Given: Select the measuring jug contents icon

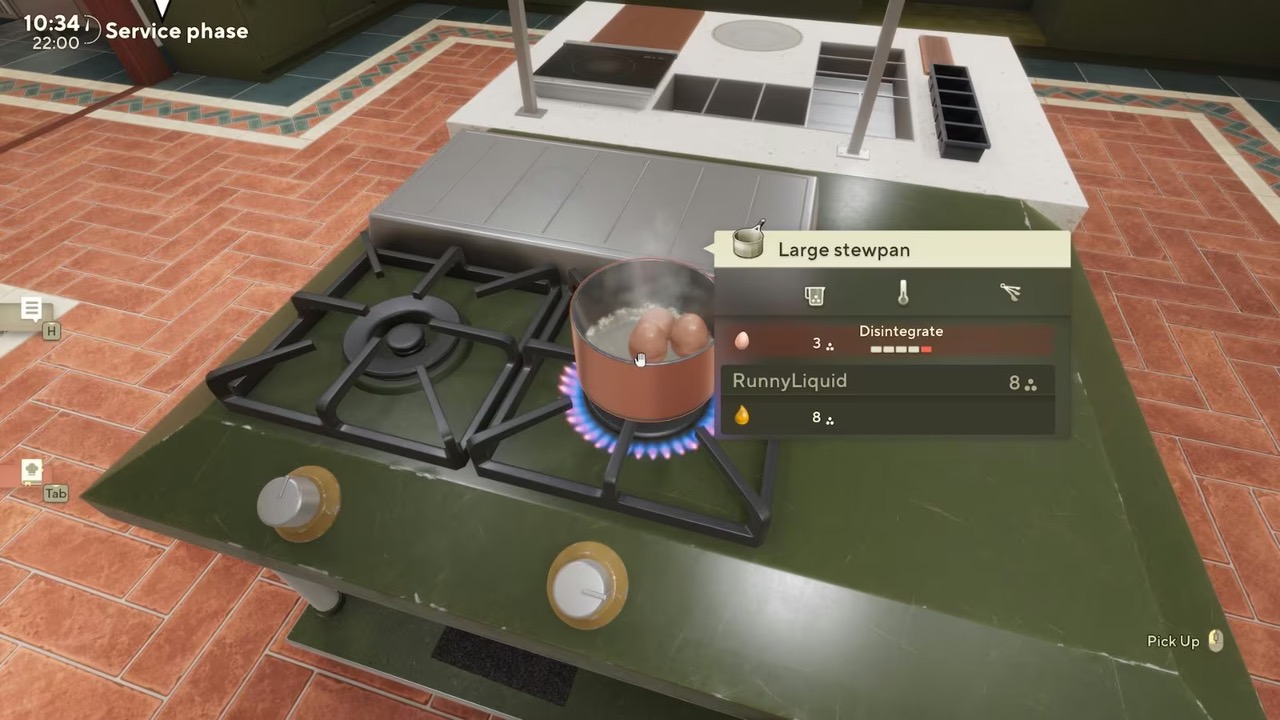Looking at the screenshot, I should [x=814, y=295].
